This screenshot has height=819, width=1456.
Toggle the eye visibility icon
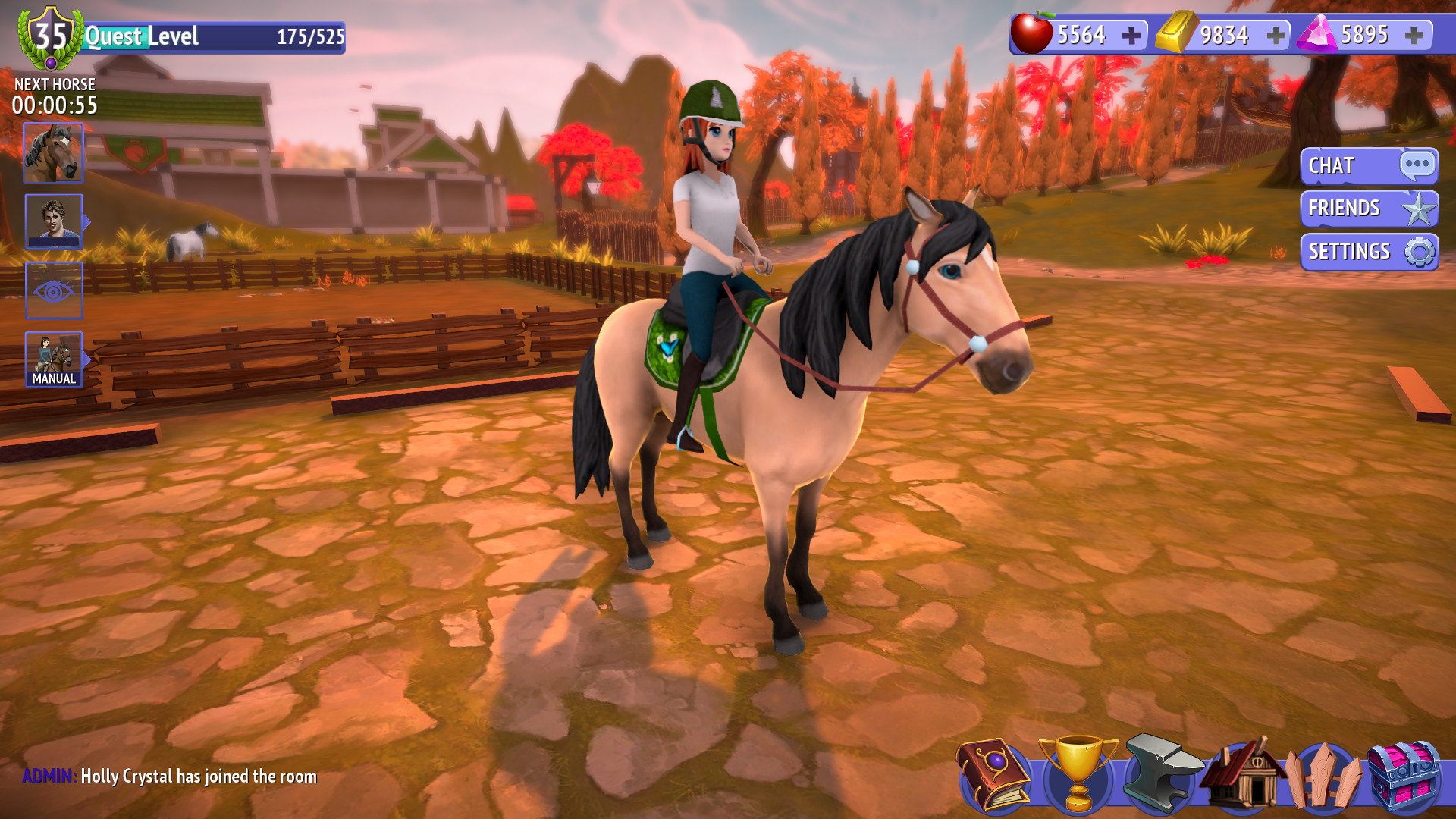click(x=54, y=290)
